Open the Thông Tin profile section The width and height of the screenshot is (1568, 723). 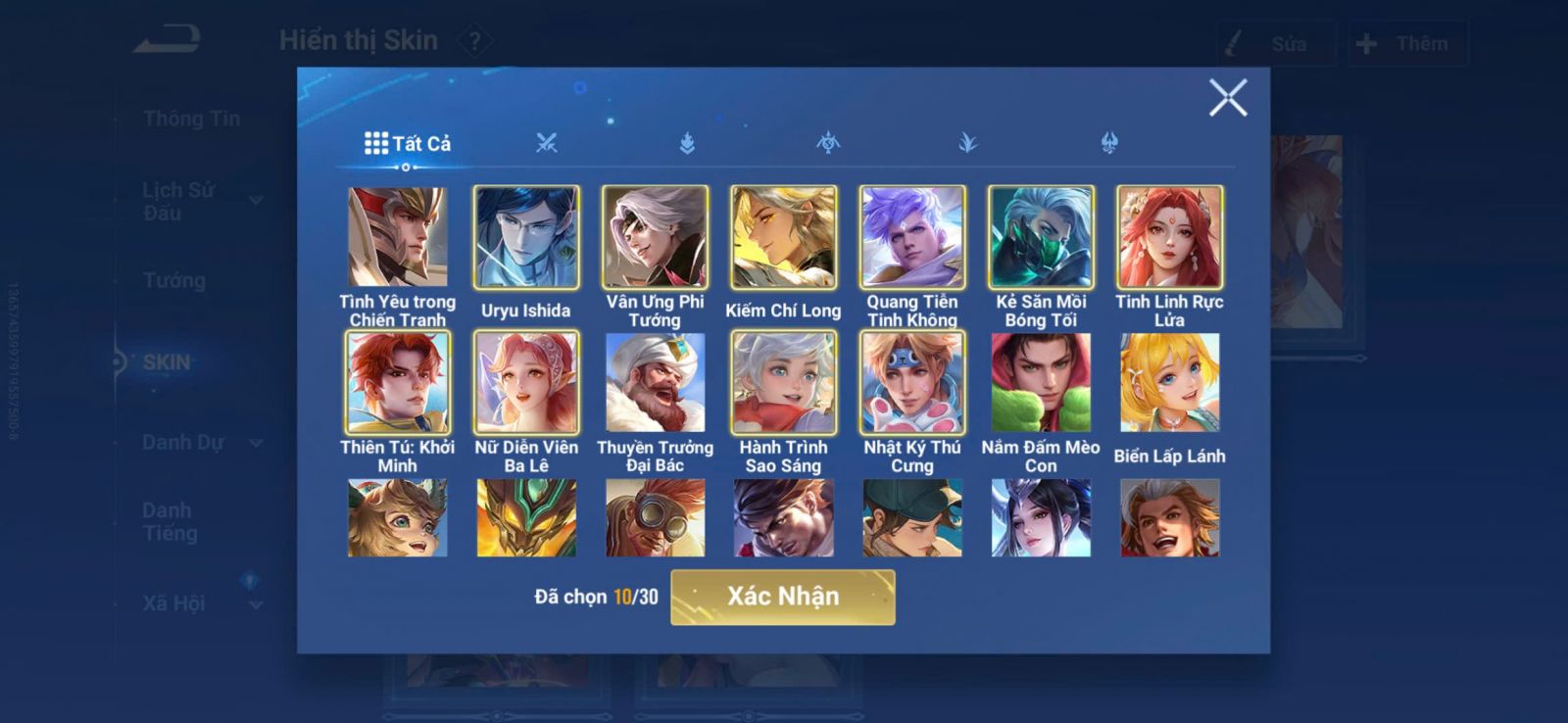point(191,119)
